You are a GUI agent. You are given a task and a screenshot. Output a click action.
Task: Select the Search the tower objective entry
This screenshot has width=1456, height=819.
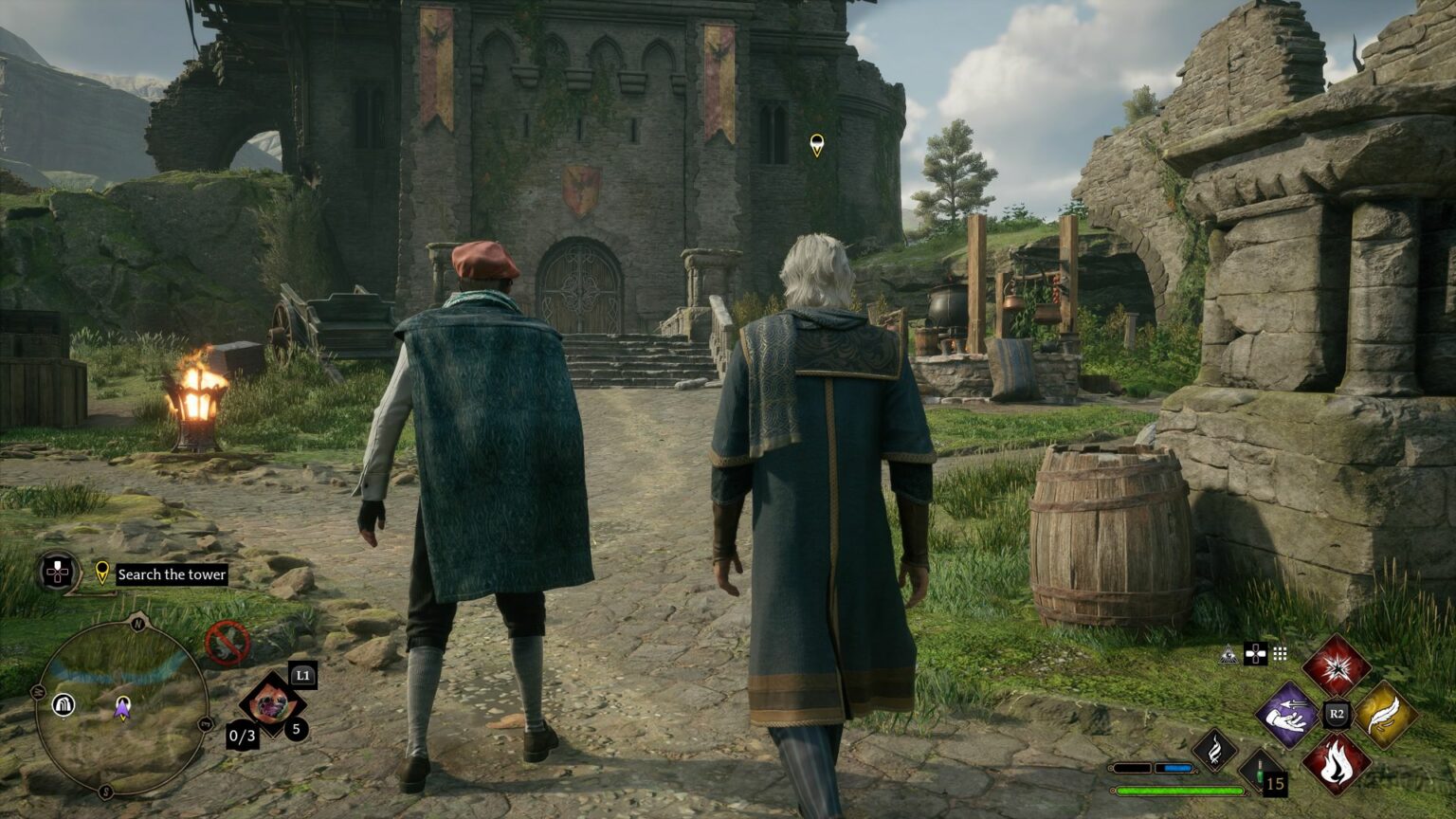pos(170,573)
